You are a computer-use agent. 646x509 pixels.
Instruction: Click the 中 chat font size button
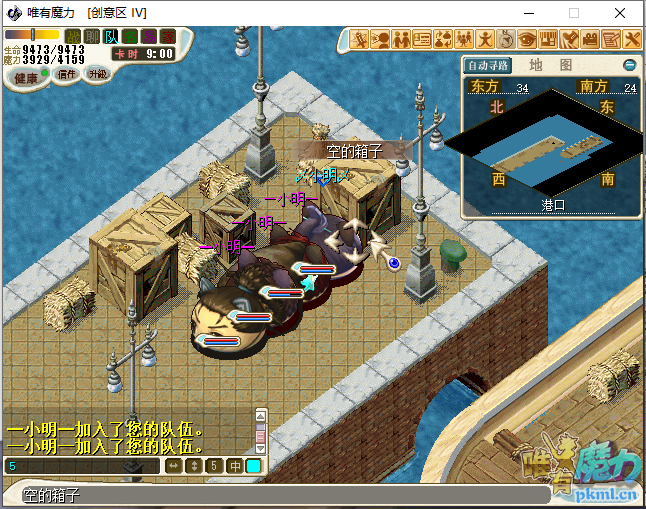pos(235,466)
